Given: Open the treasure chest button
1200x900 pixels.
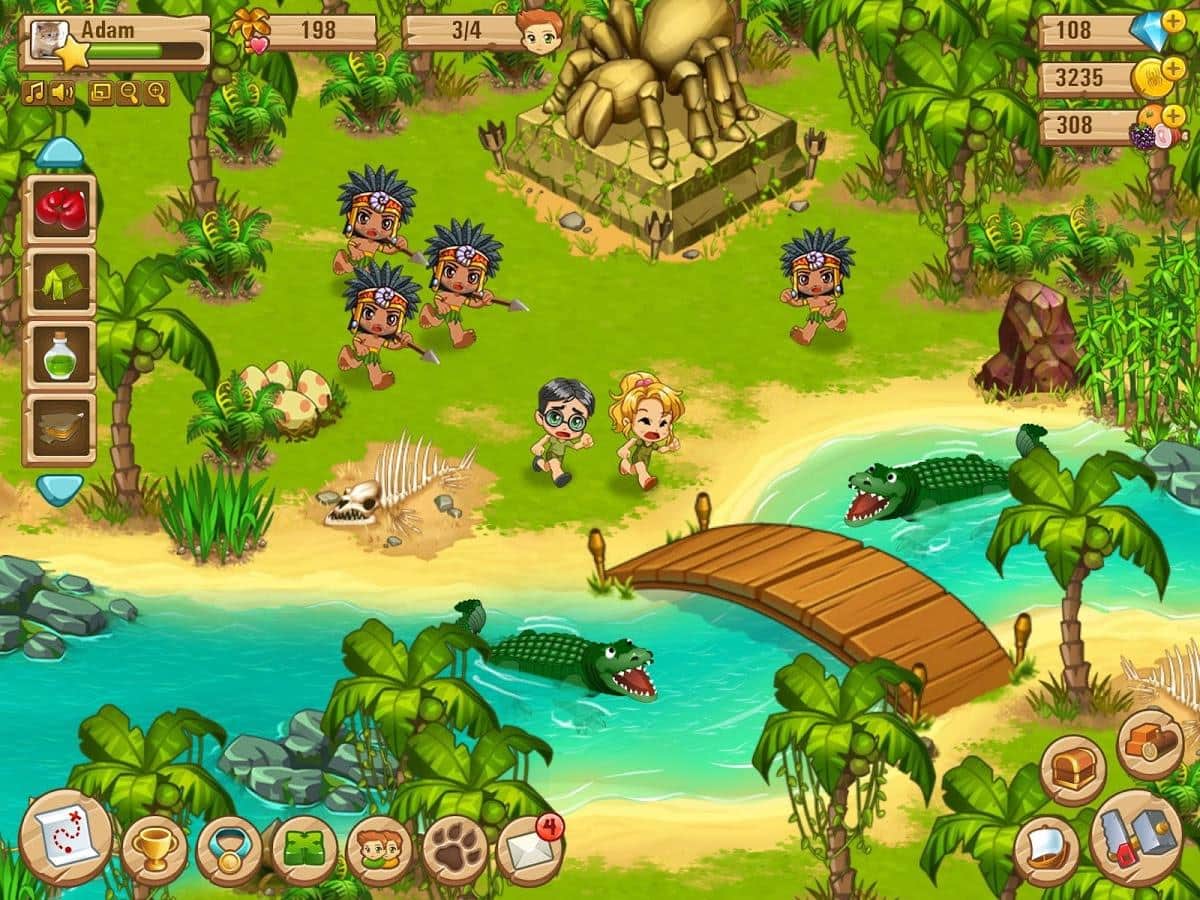Looking at the screenshot, I should 1073,771.
